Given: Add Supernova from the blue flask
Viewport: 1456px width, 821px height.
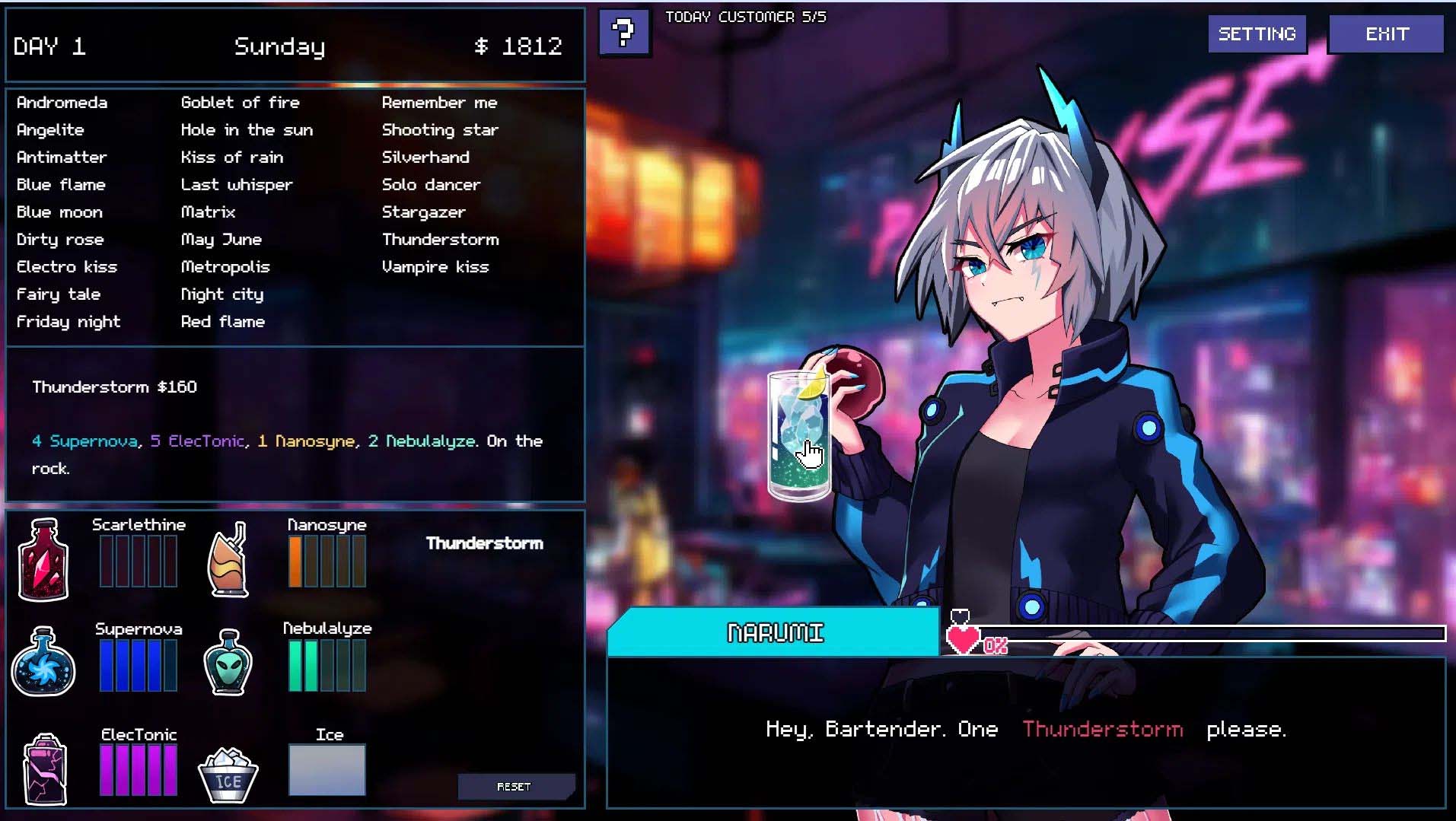Looking at the screenshot, I should click(x=43, y=662).
